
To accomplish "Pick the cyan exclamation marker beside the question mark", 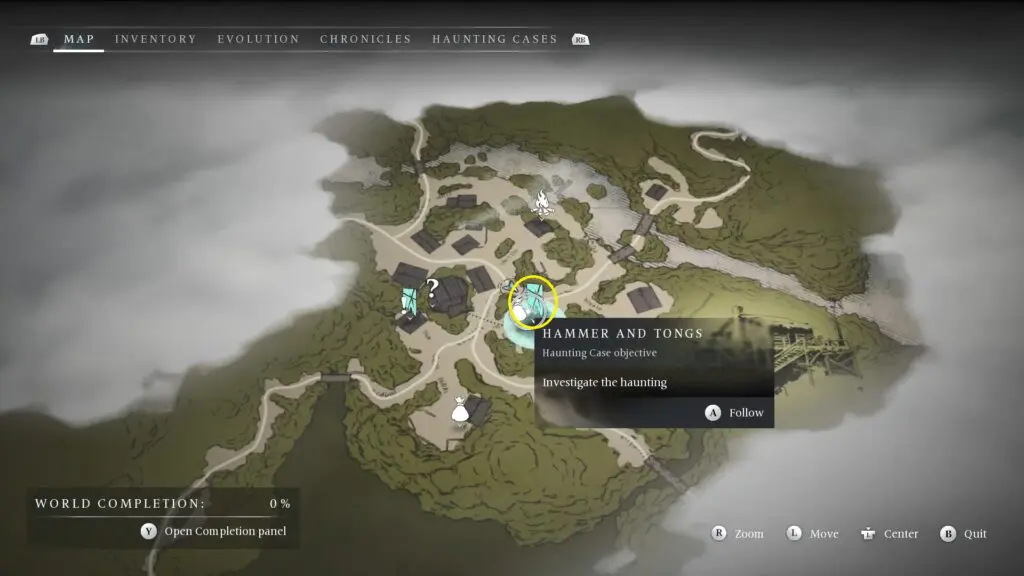I will (x=409, y=298).
